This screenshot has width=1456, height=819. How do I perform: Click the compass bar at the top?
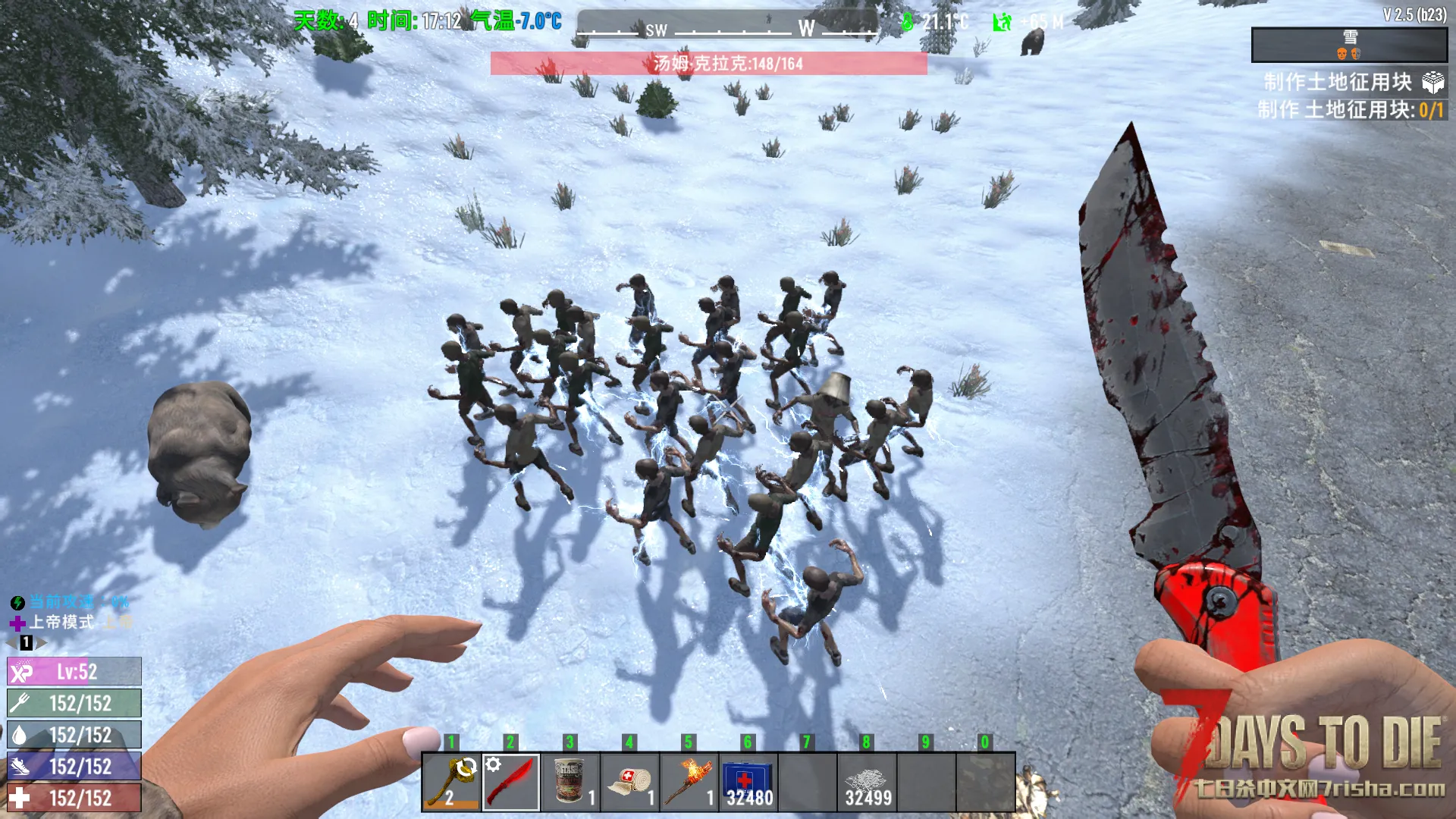click(x=726, y=28)
